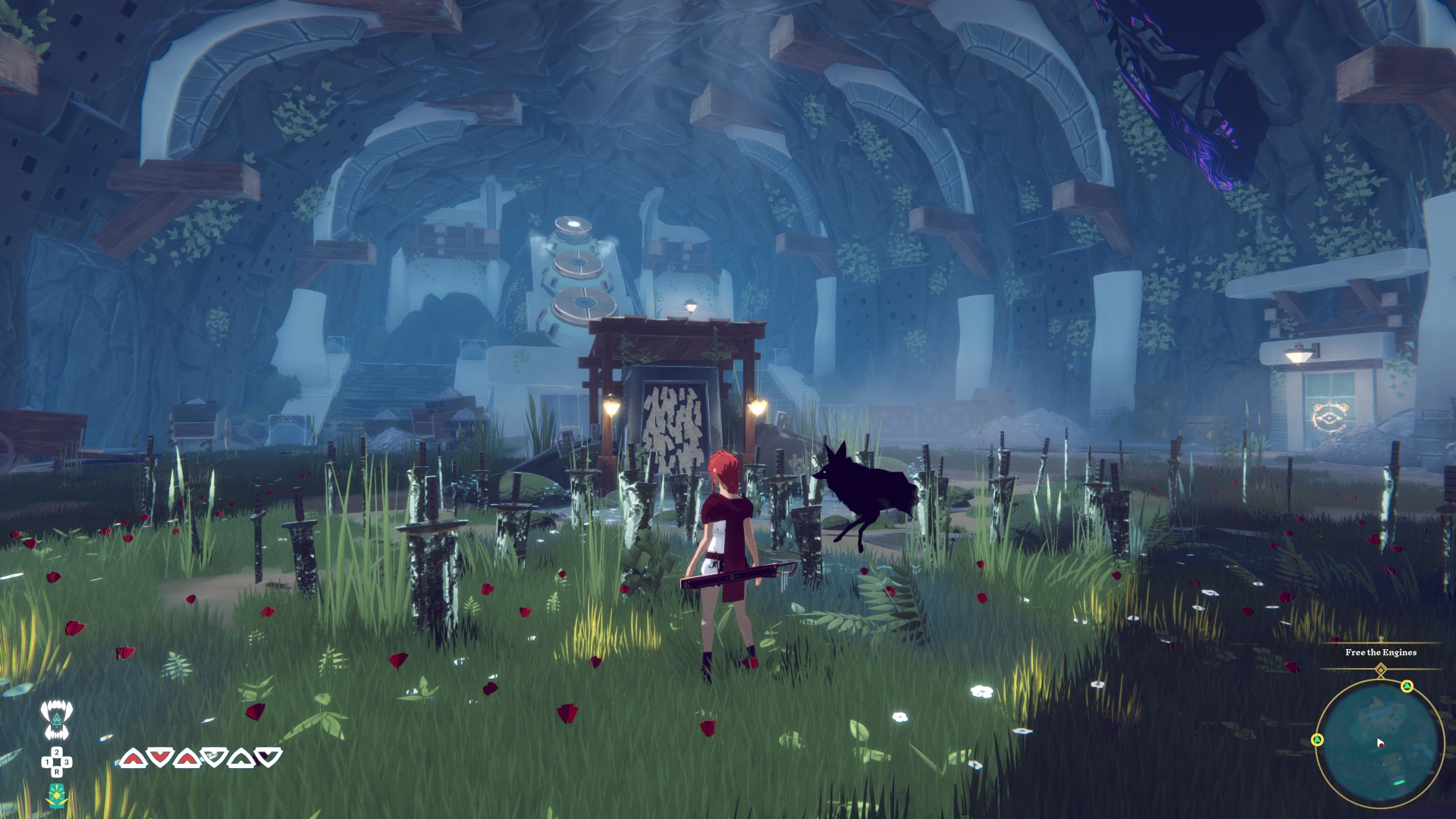Screen dimensions: 1456x819
Task: Select the teal sun card item icon
Action: 57,795
